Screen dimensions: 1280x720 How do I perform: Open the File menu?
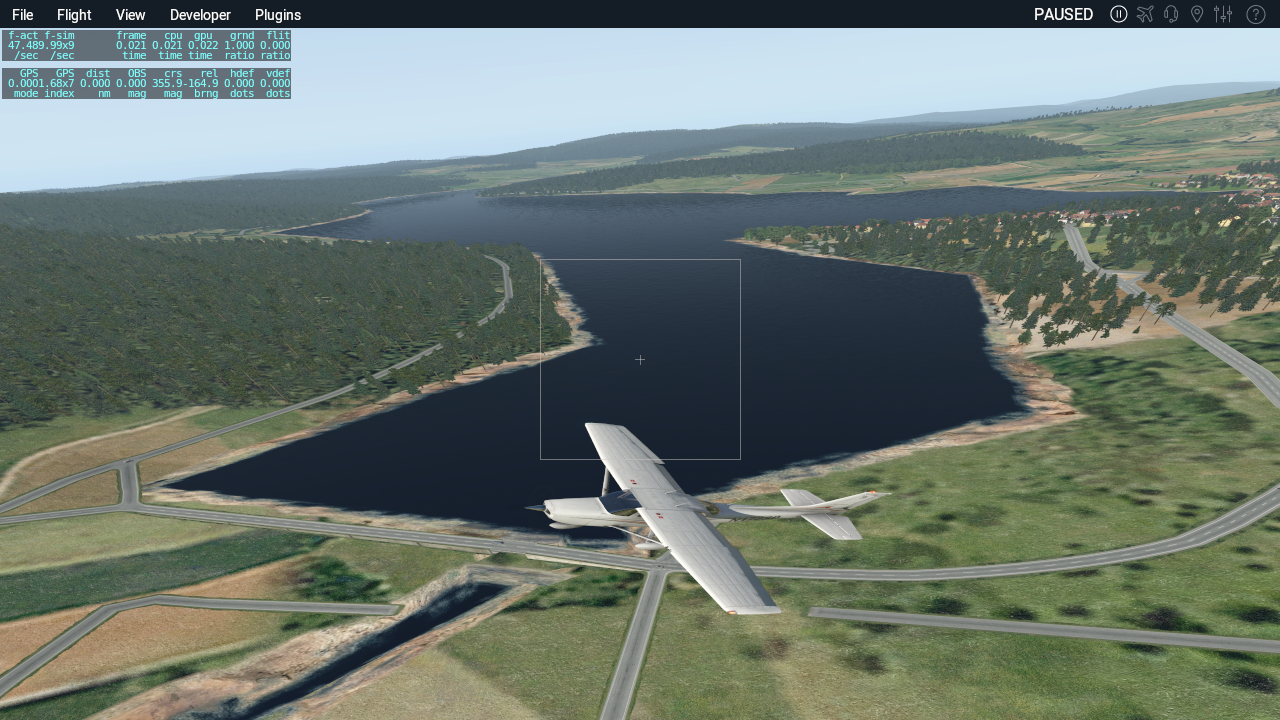pyautogui.click(x=22, y=15)
